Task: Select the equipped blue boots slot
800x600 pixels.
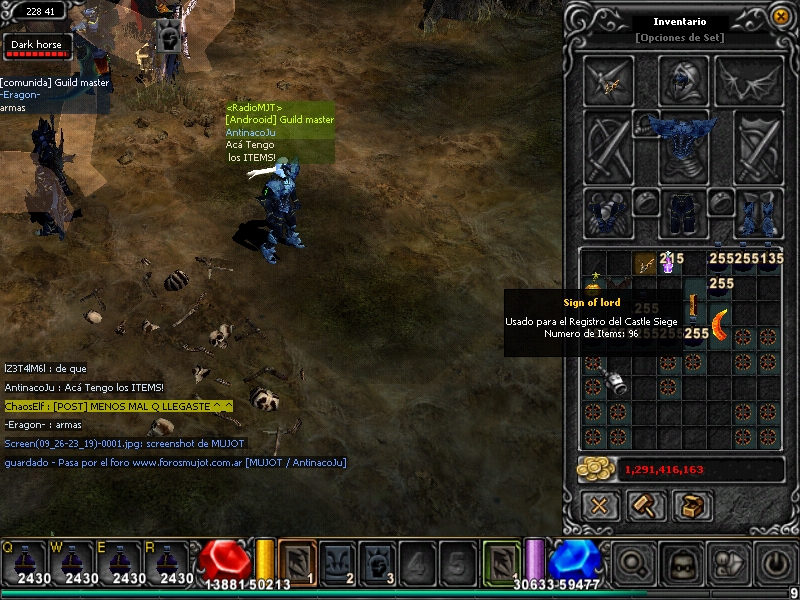Action: 758,213
